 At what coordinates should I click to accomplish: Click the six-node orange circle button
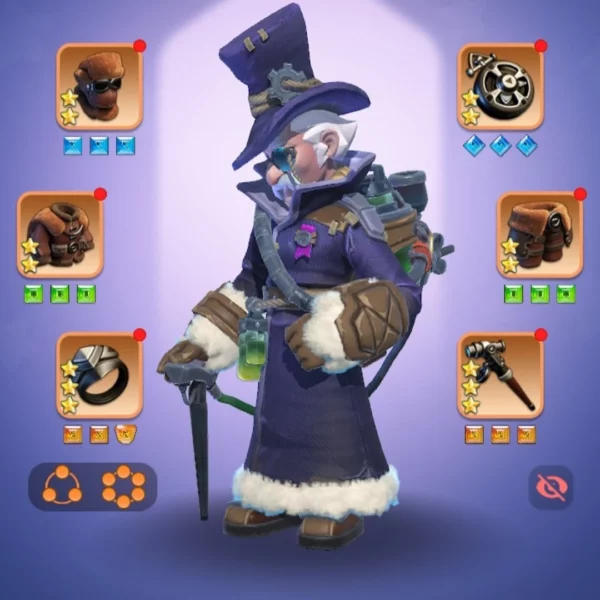click(123, 486)
